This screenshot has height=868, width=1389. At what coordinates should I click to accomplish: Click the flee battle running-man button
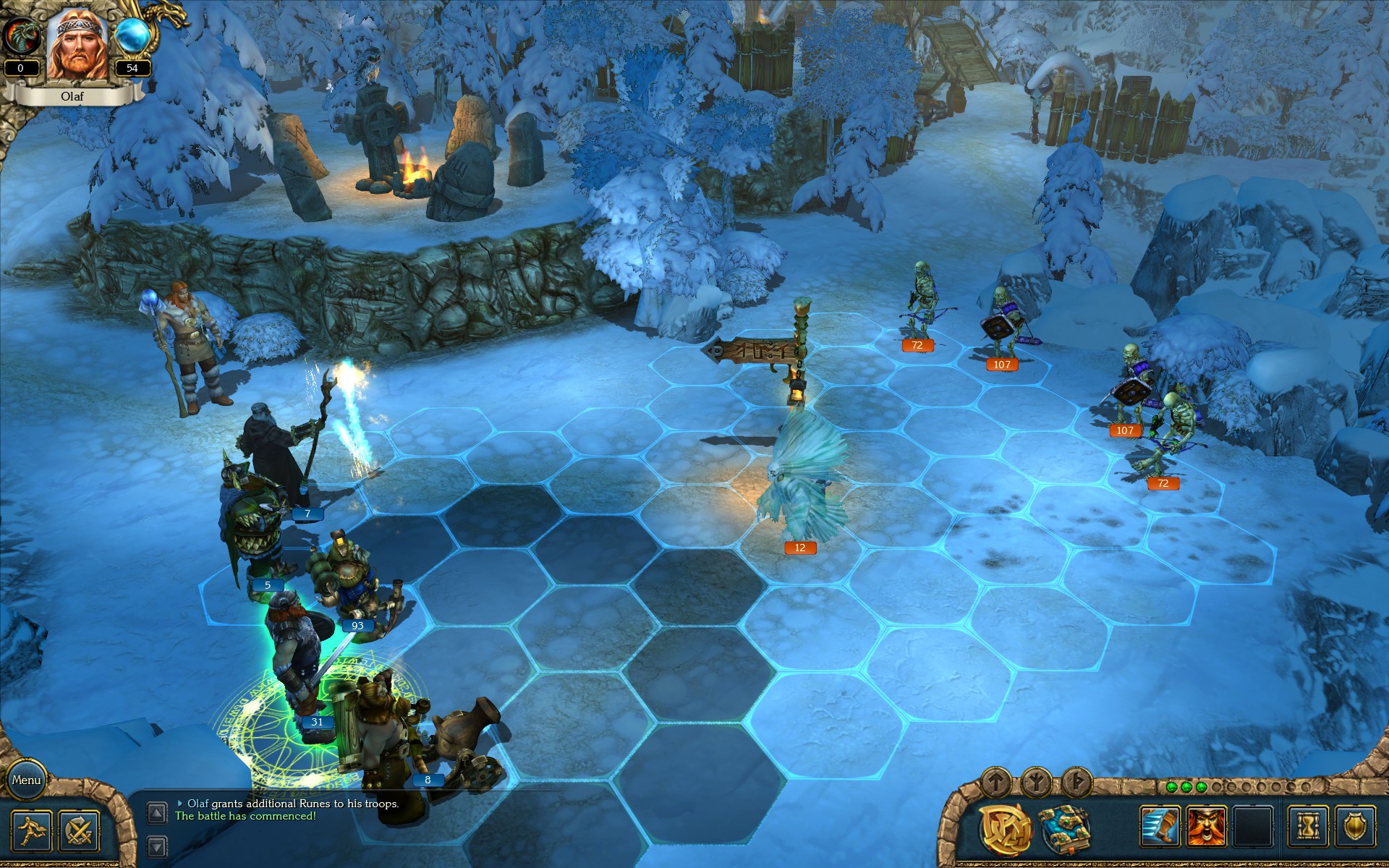pos(31,830)
